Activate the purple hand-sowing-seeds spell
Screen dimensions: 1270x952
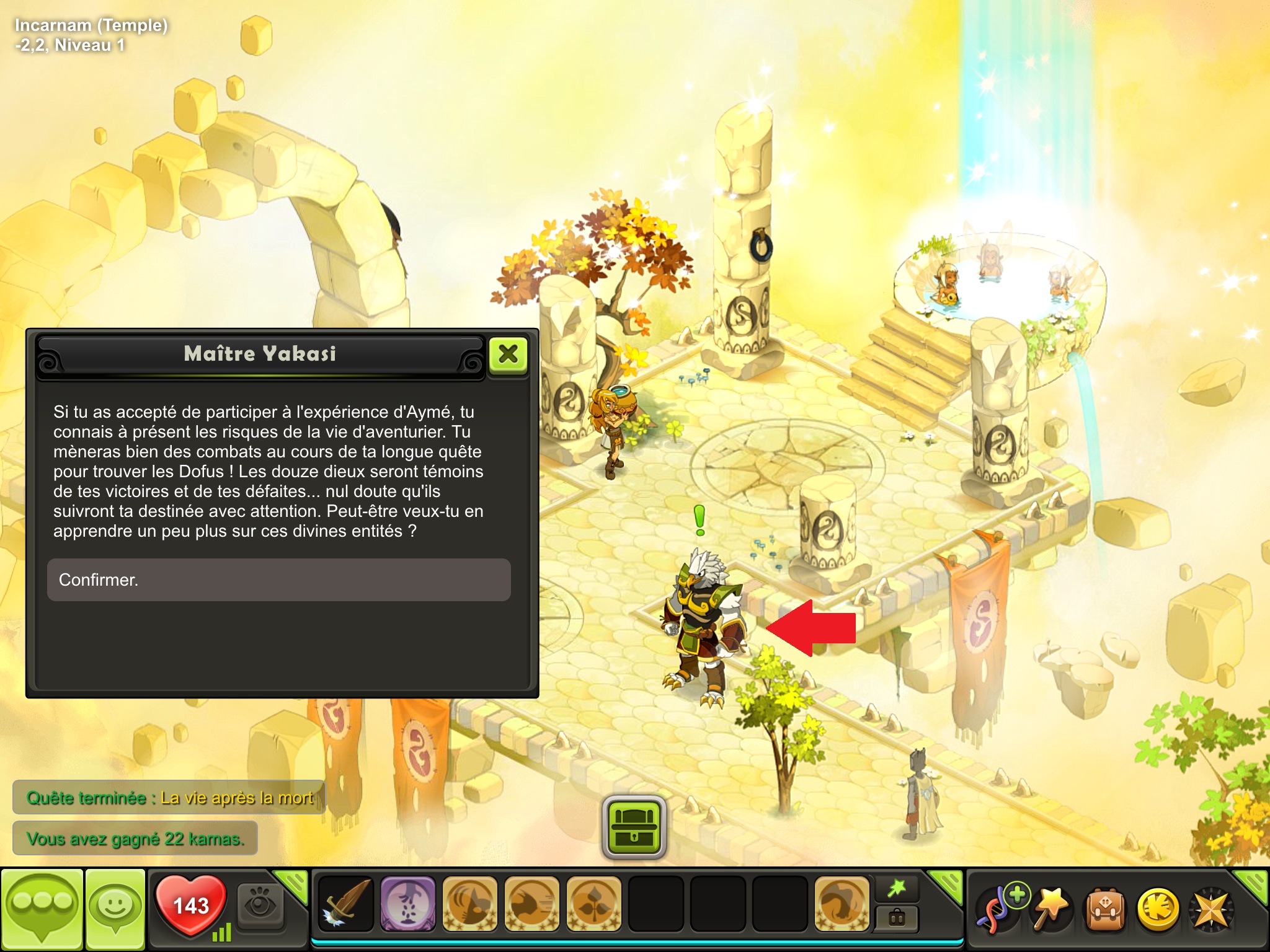click(407, 904)
